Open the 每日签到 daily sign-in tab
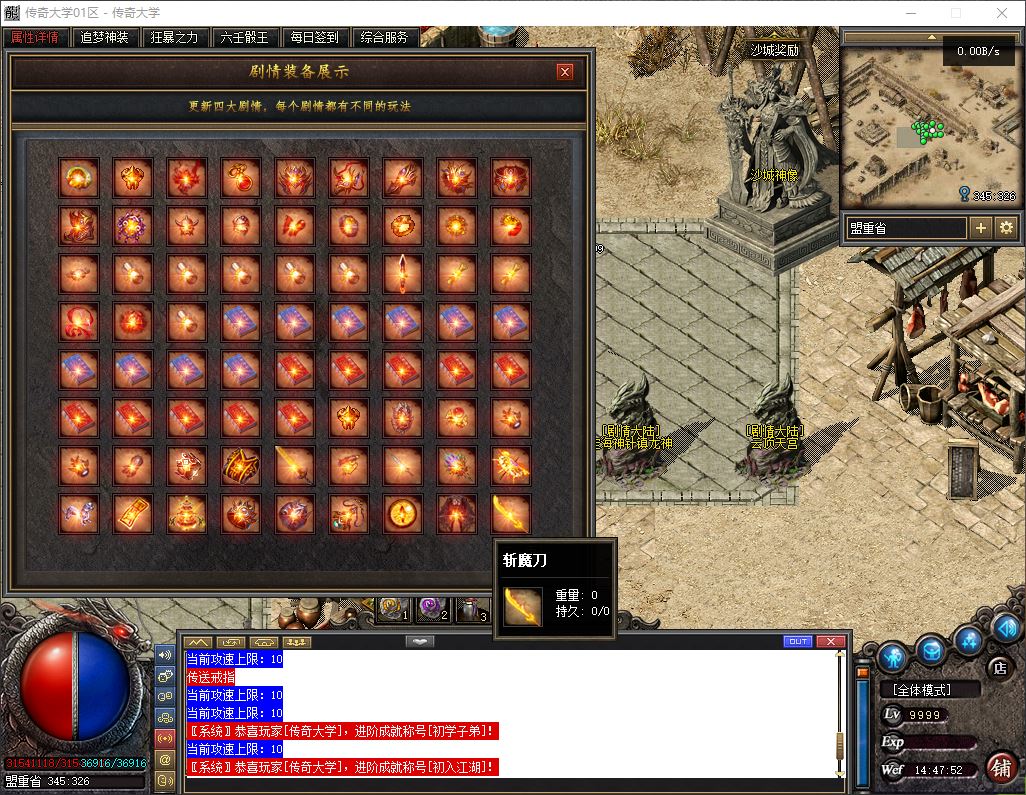The image size is (1026, 795). coord(314,38)
